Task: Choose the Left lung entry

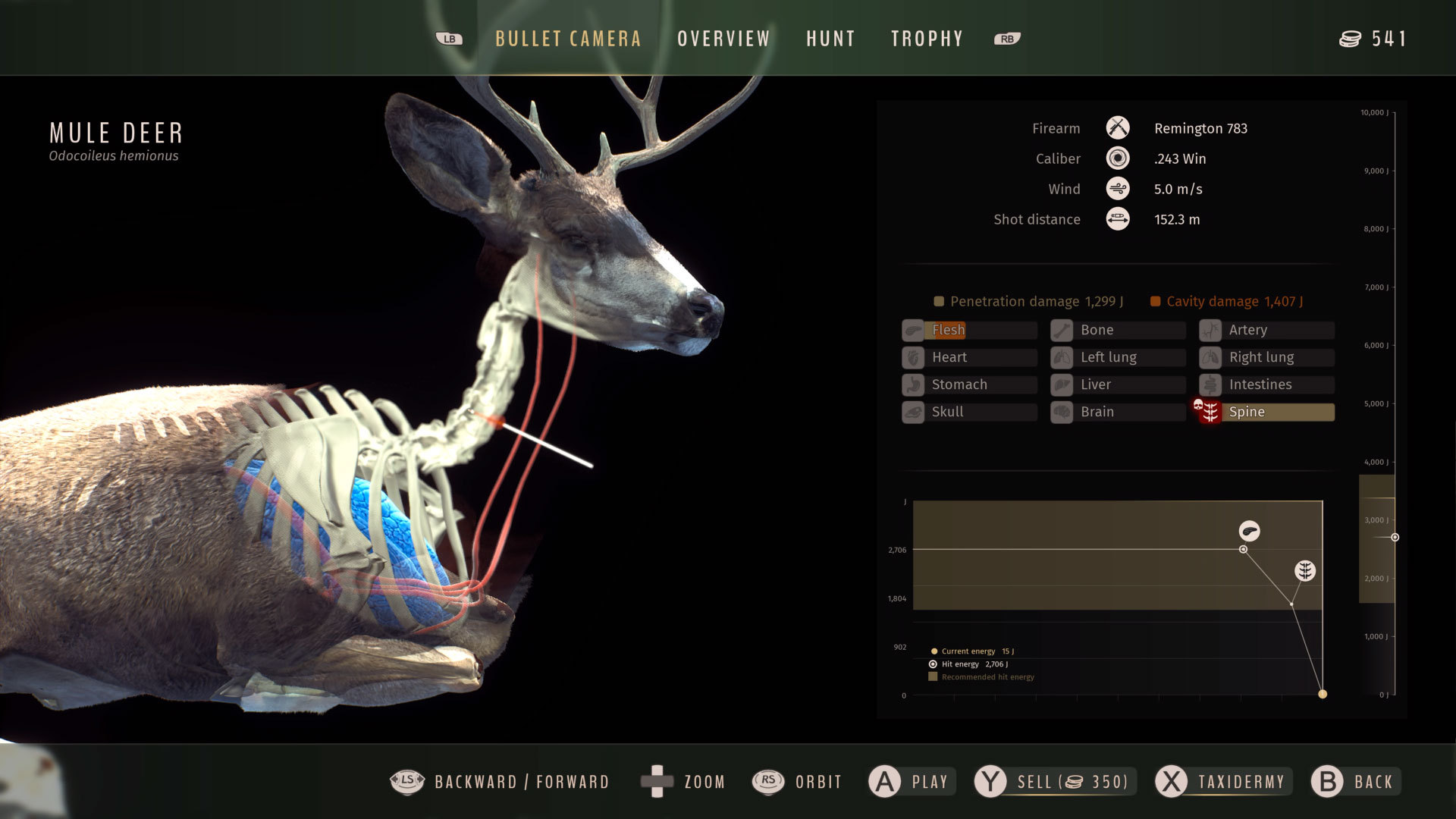Action: [1118, 357]
